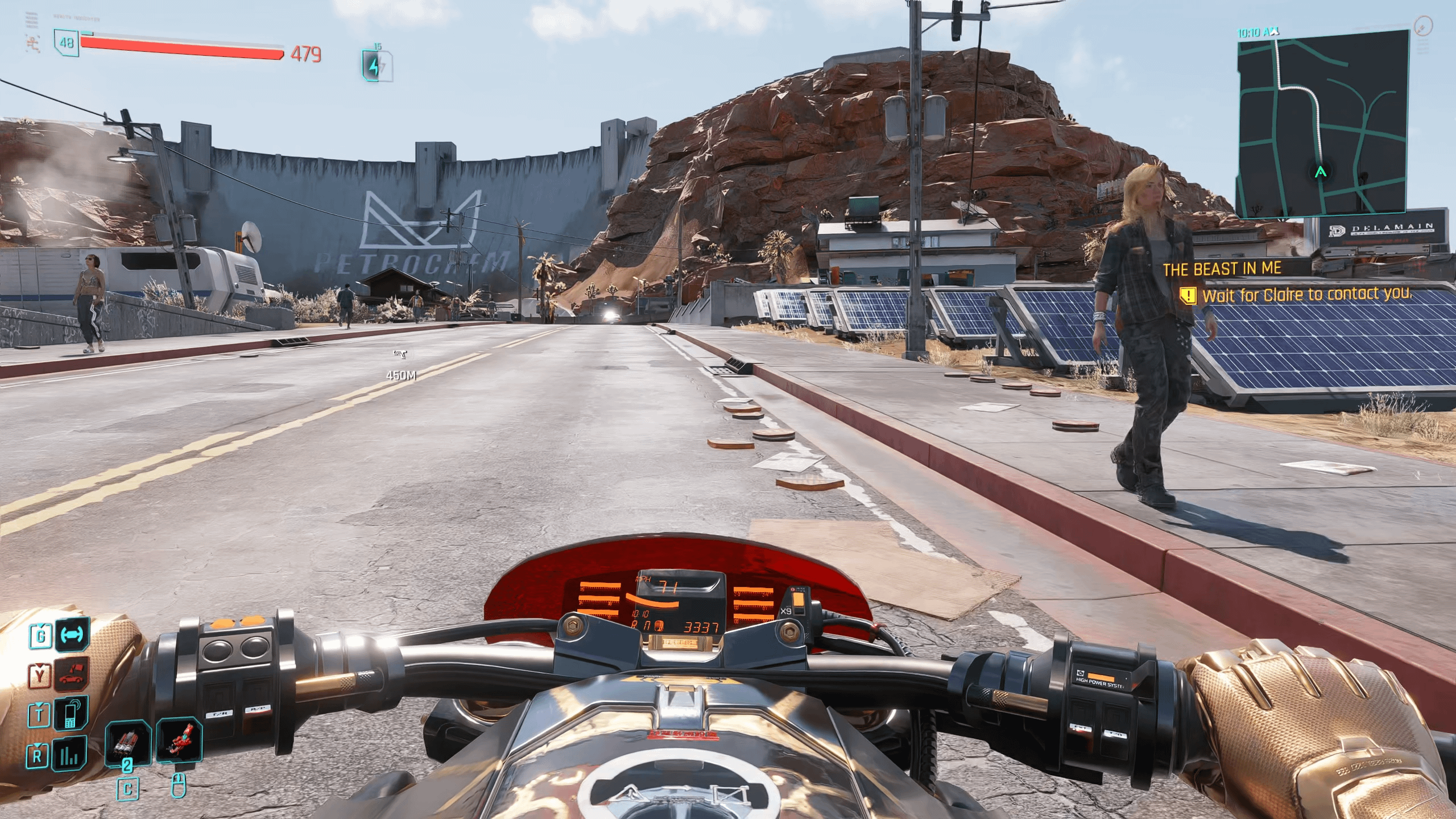Select The Beast In Me quest tracker

pyautogui.click(x=1222, y=269)
